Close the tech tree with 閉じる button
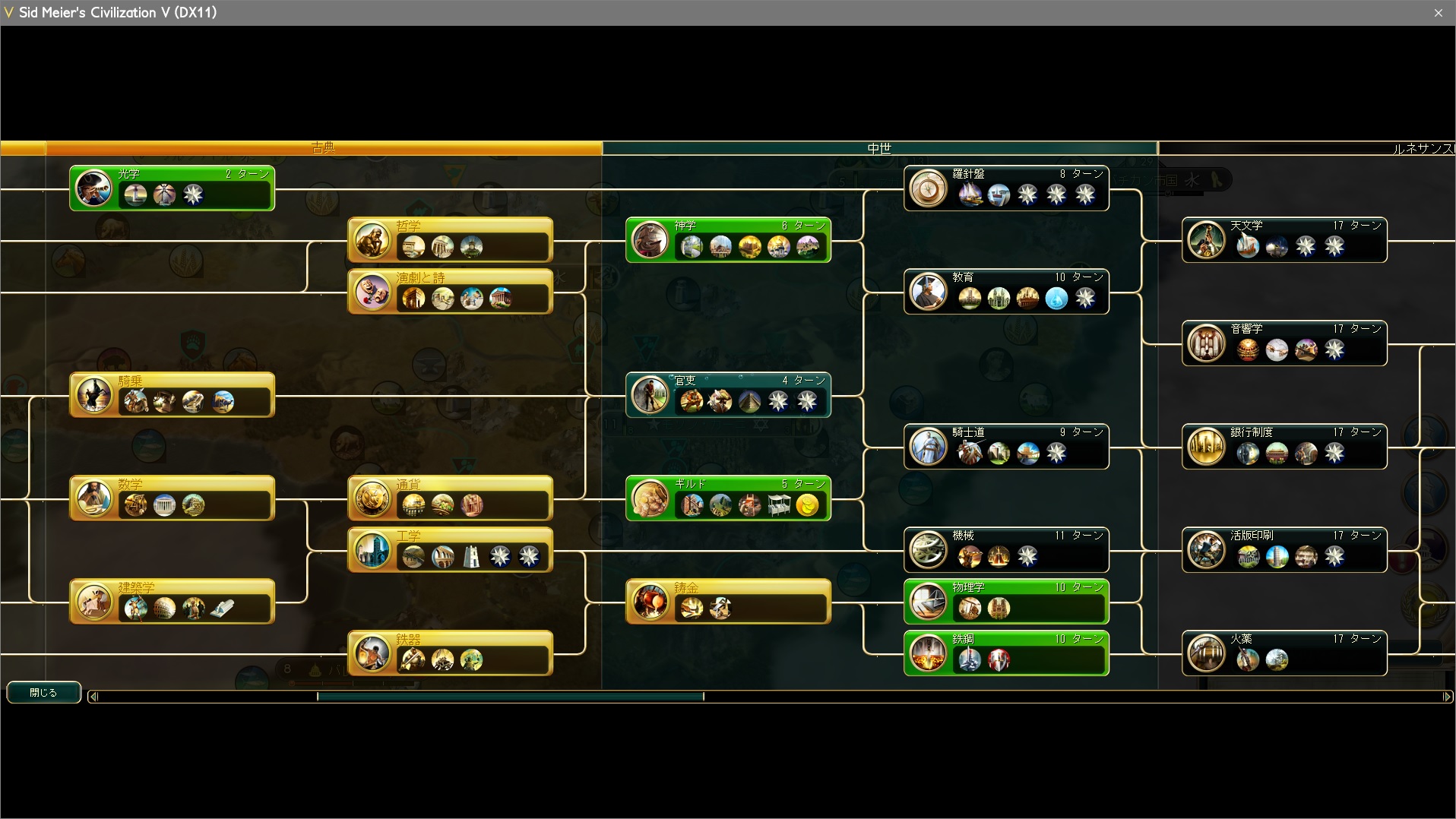Viewport: 1456px width, 819px height. coord(43,692)
